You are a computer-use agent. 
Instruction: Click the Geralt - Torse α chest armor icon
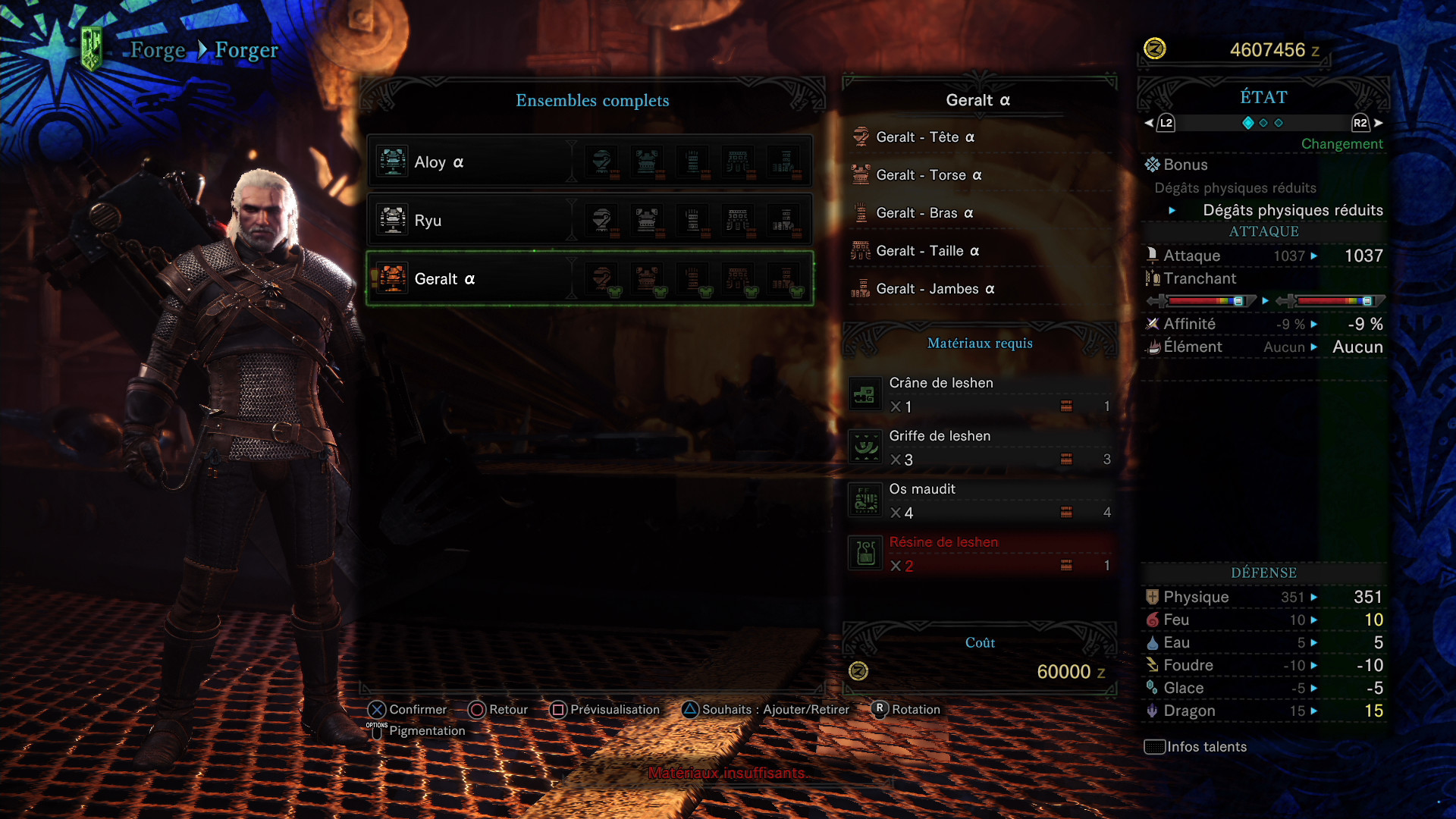click(861, 174)
